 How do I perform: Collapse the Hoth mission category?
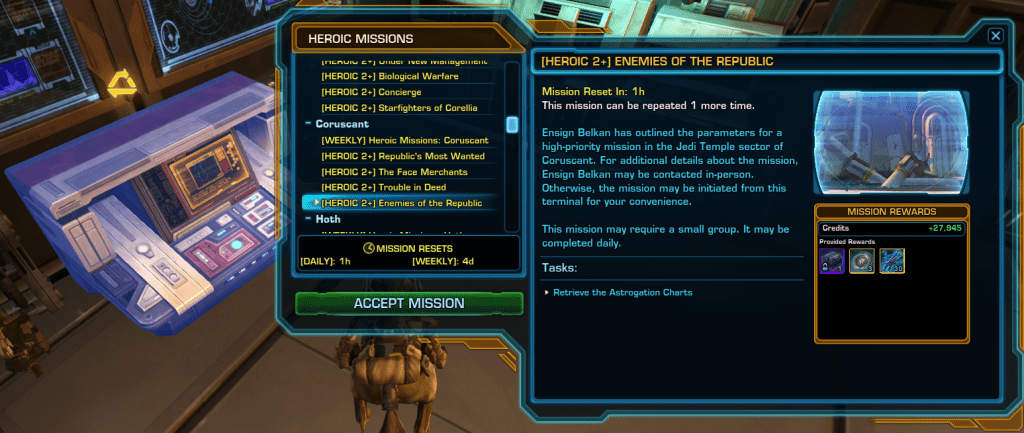point(309,219)
